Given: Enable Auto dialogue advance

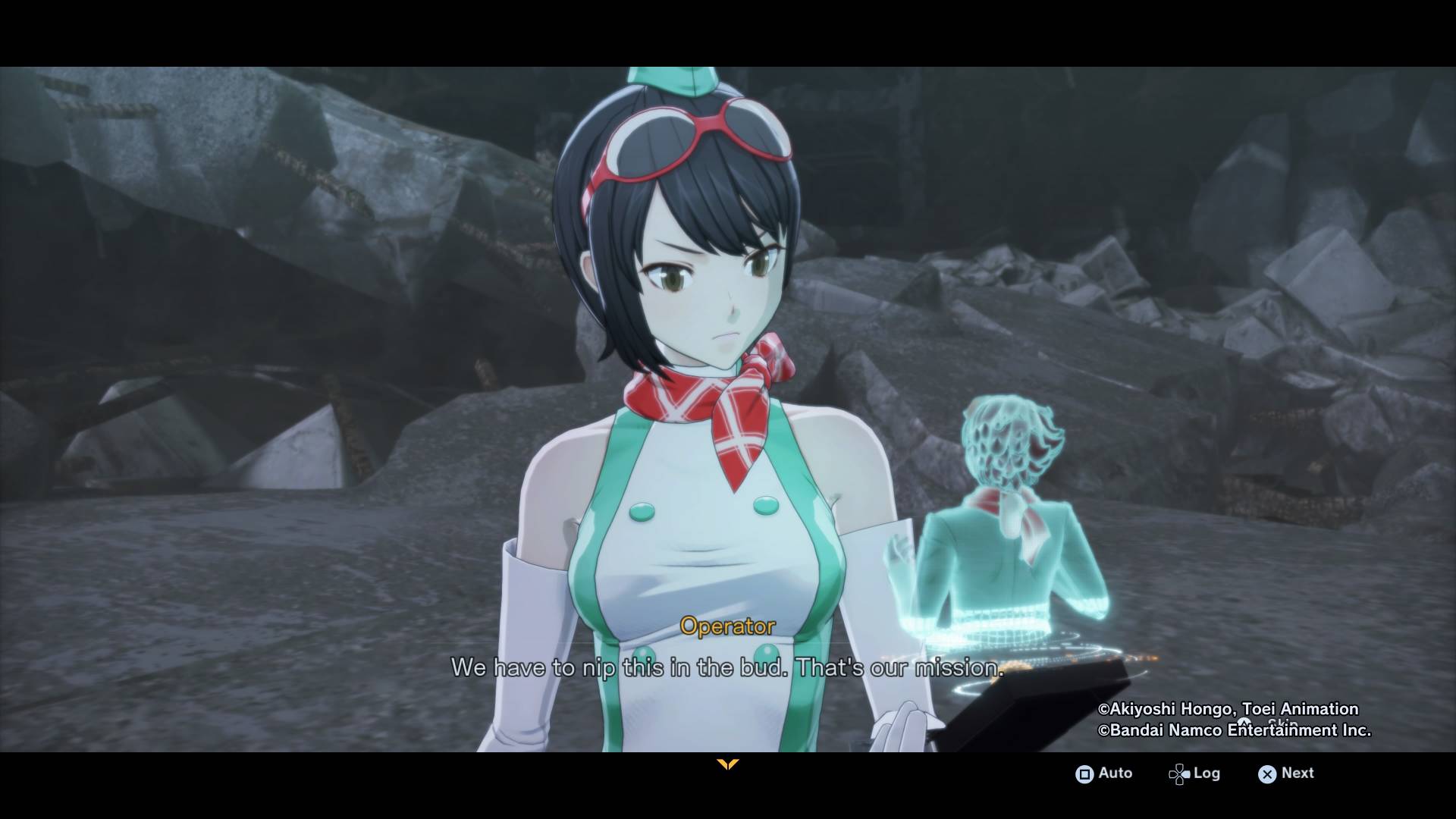Looking at the screenshot, I should click(1103, 773).
